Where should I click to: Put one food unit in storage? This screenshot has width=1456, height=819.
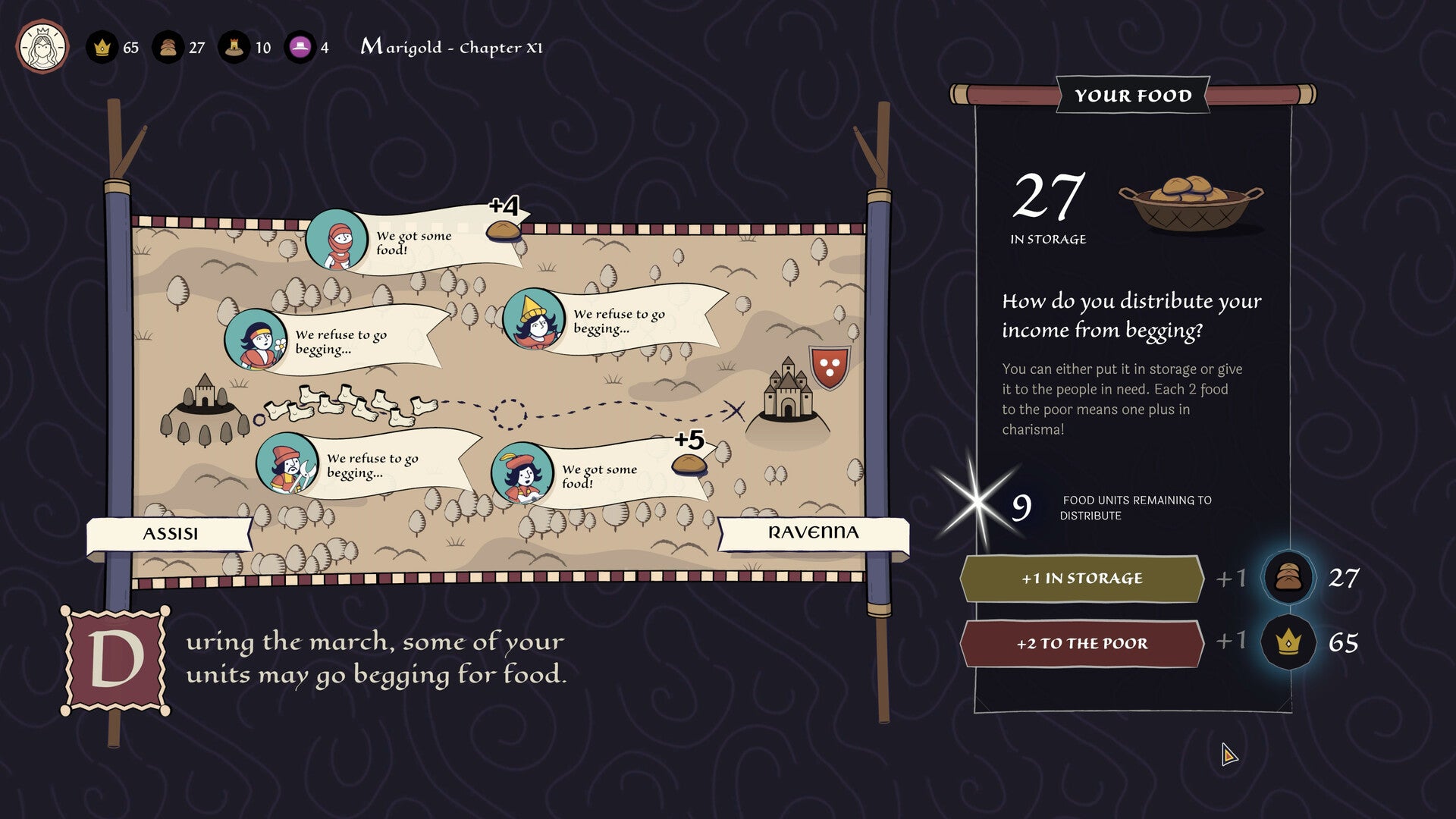(1081, 579)
